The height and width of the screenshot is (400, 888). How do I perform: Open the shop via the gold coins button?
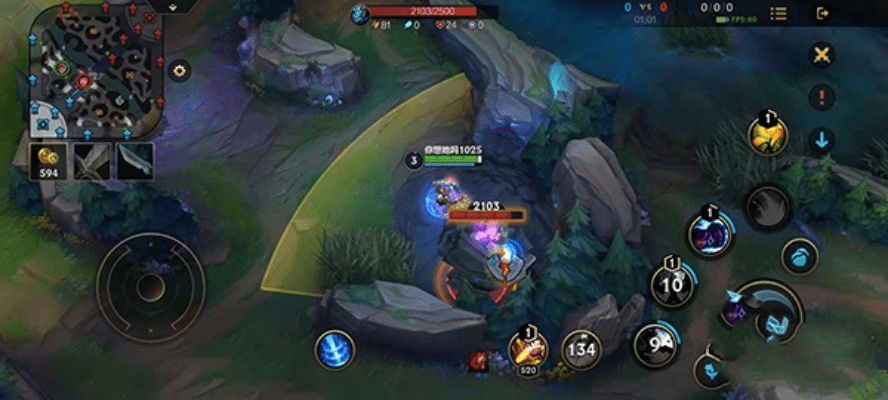(x=48, y=160)
